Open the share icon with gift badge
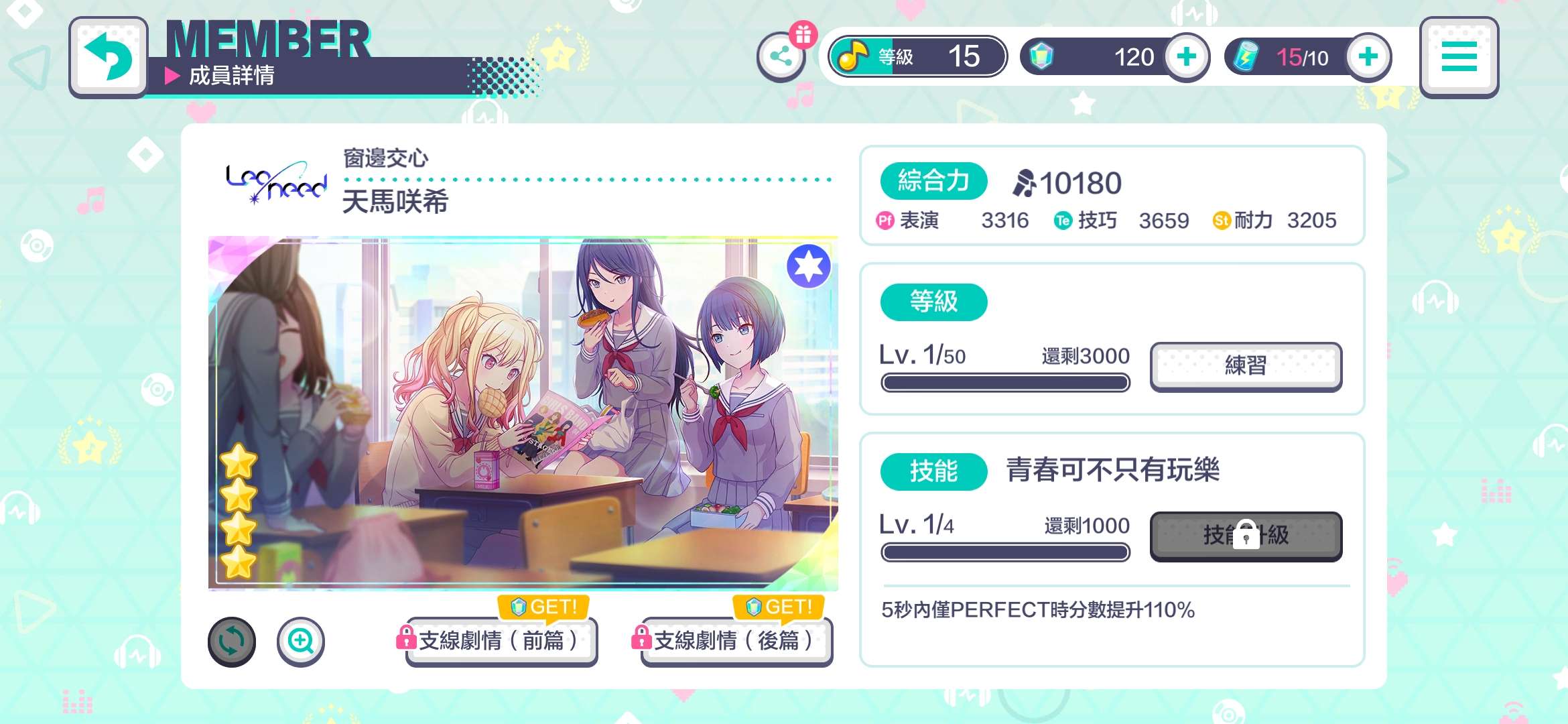The width and height of the screenshot is (1568, 724). coord(782,56)
